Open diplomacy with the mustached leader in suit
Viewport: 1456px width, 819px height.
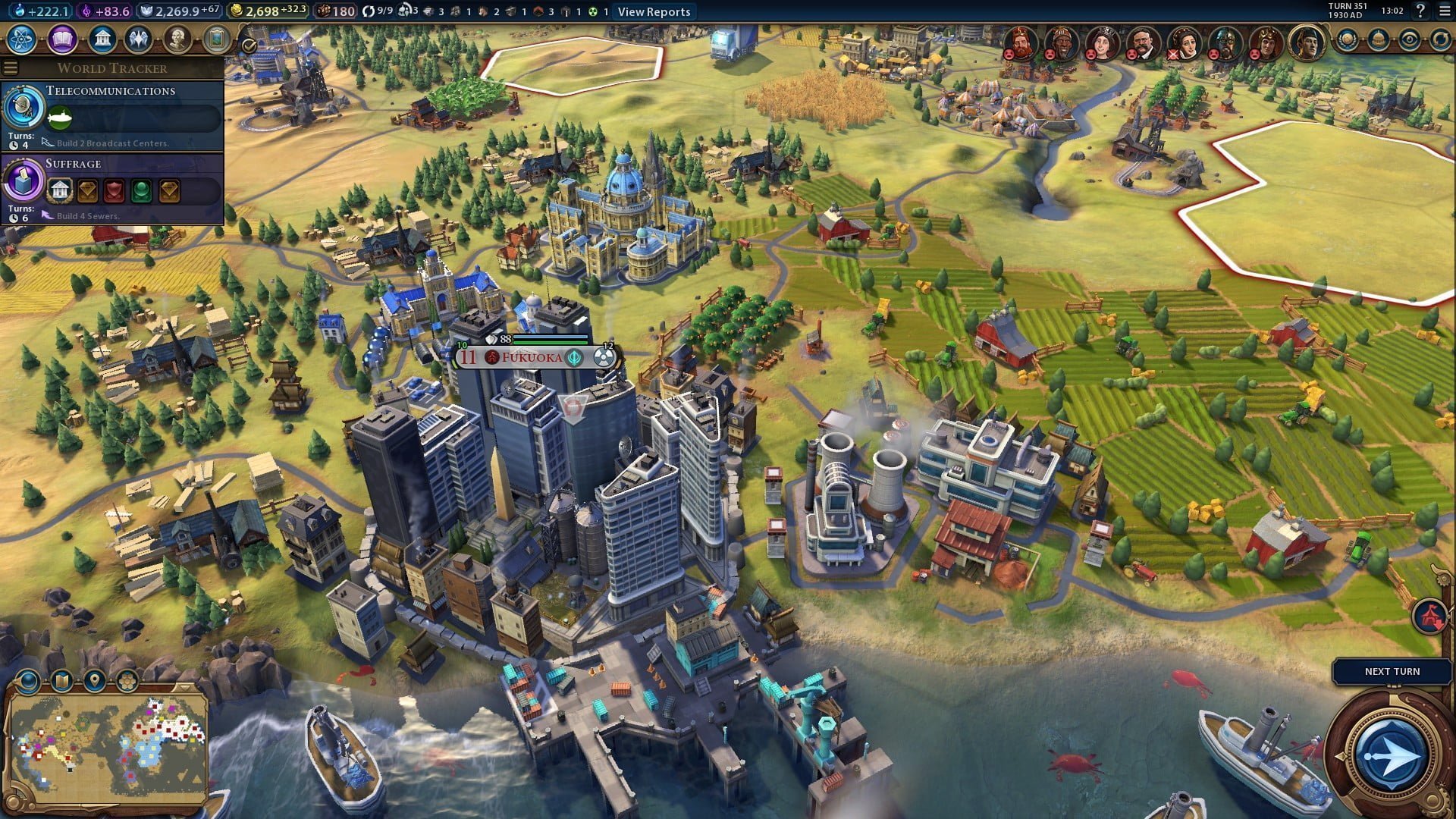(1144, 42)
